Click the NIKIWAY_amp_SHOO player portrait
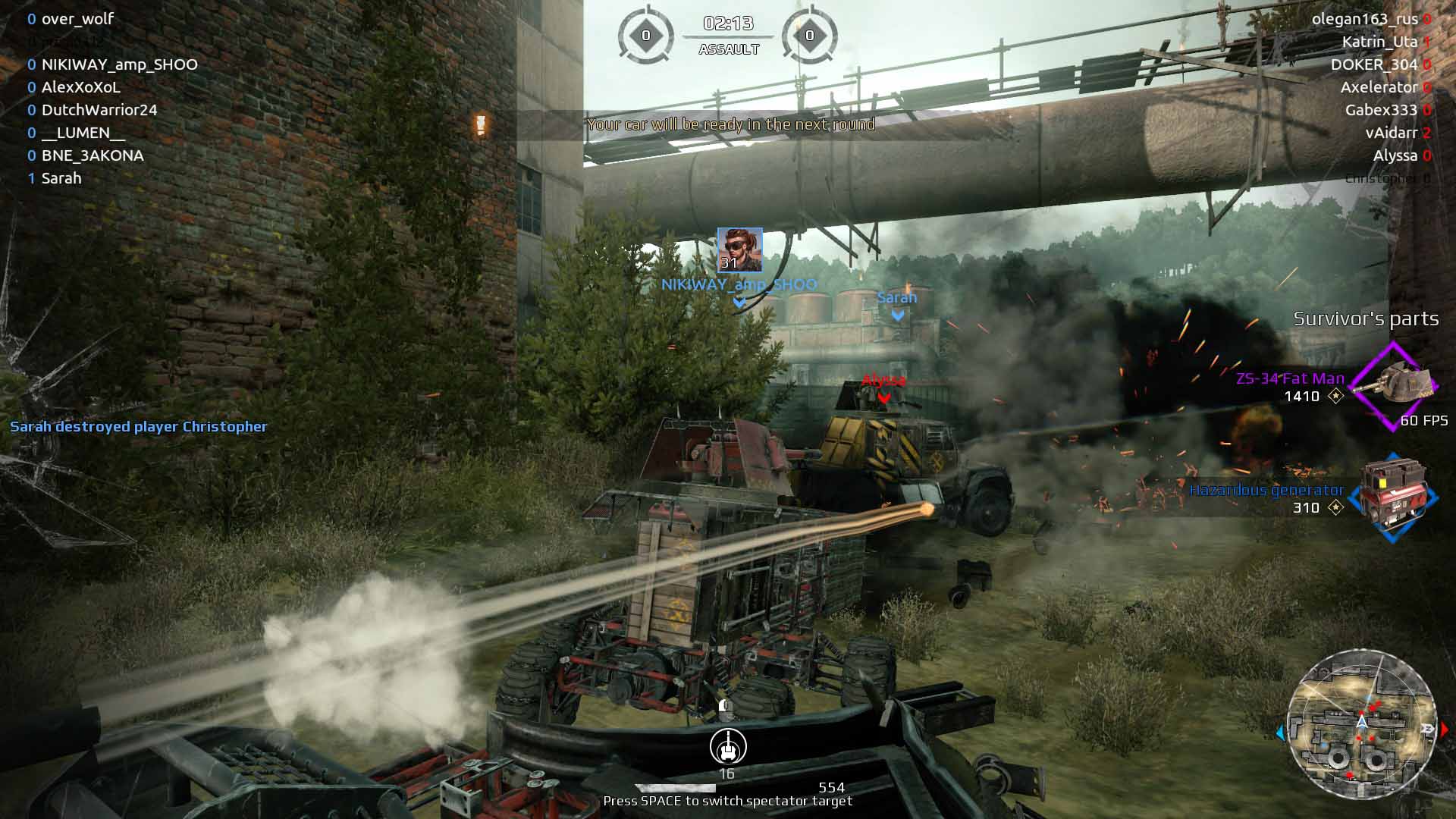The height and width of the screenshot is (819, 1456). [739, 250]
